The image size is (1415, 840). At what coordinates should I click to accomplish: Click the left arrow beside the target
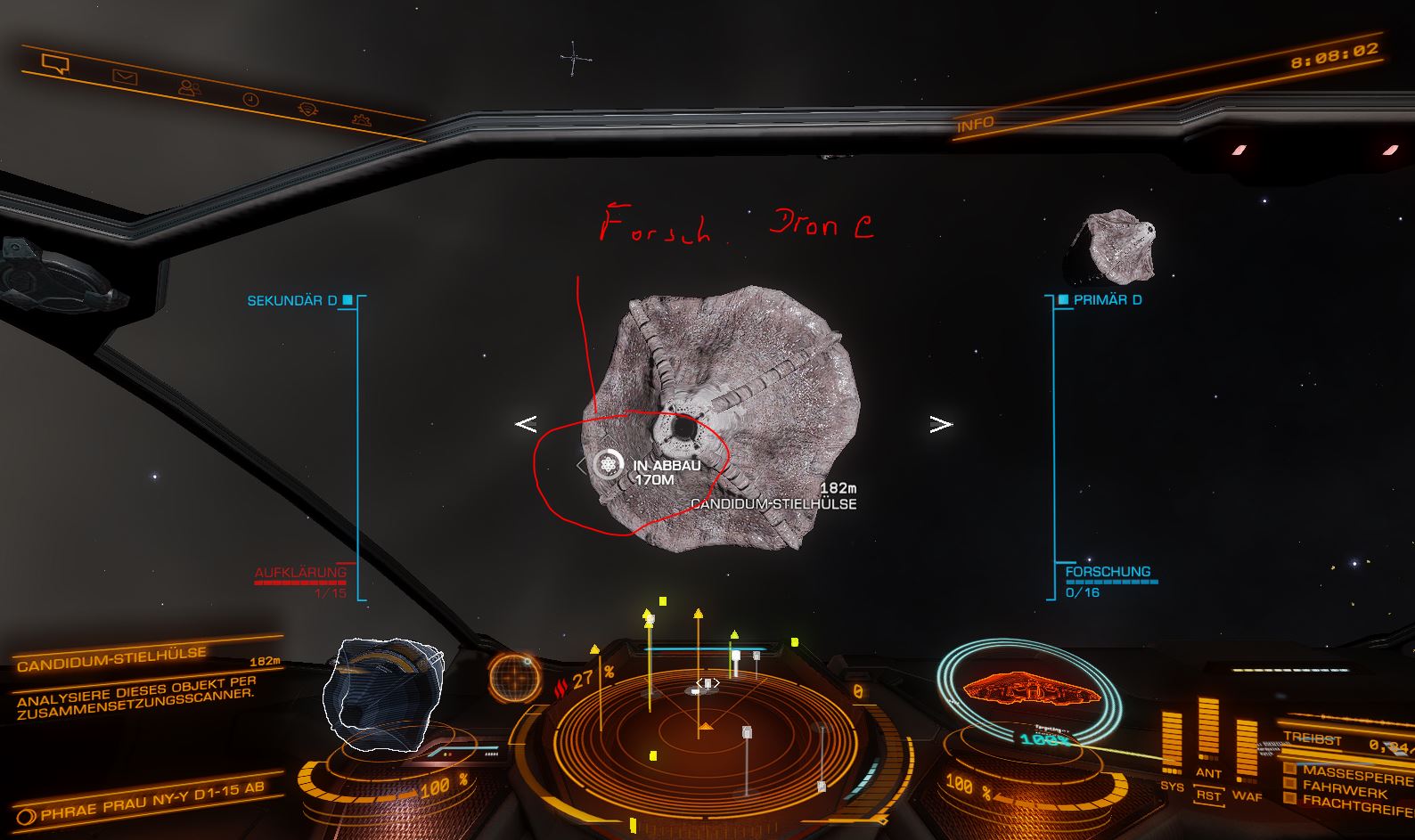(526, 424)
